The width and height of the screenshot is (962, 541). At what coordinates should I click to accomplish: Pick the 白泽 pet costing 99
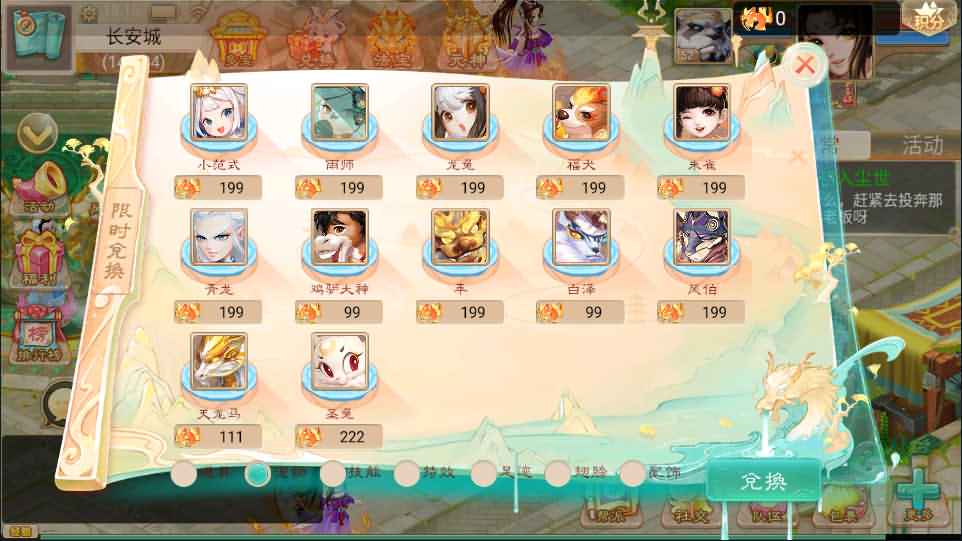(581, 237)
